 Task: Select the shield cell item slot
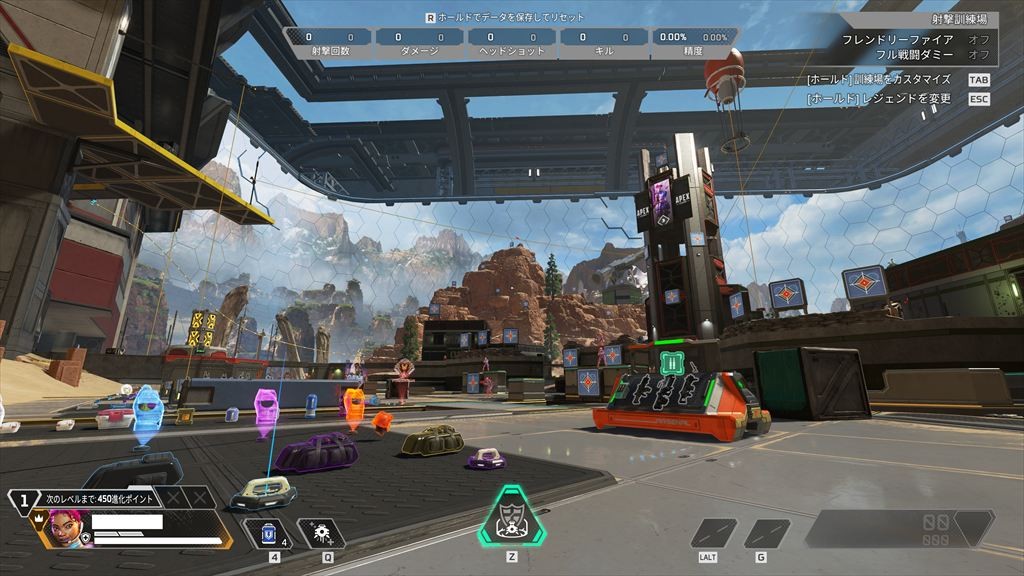tap(269, 533)
